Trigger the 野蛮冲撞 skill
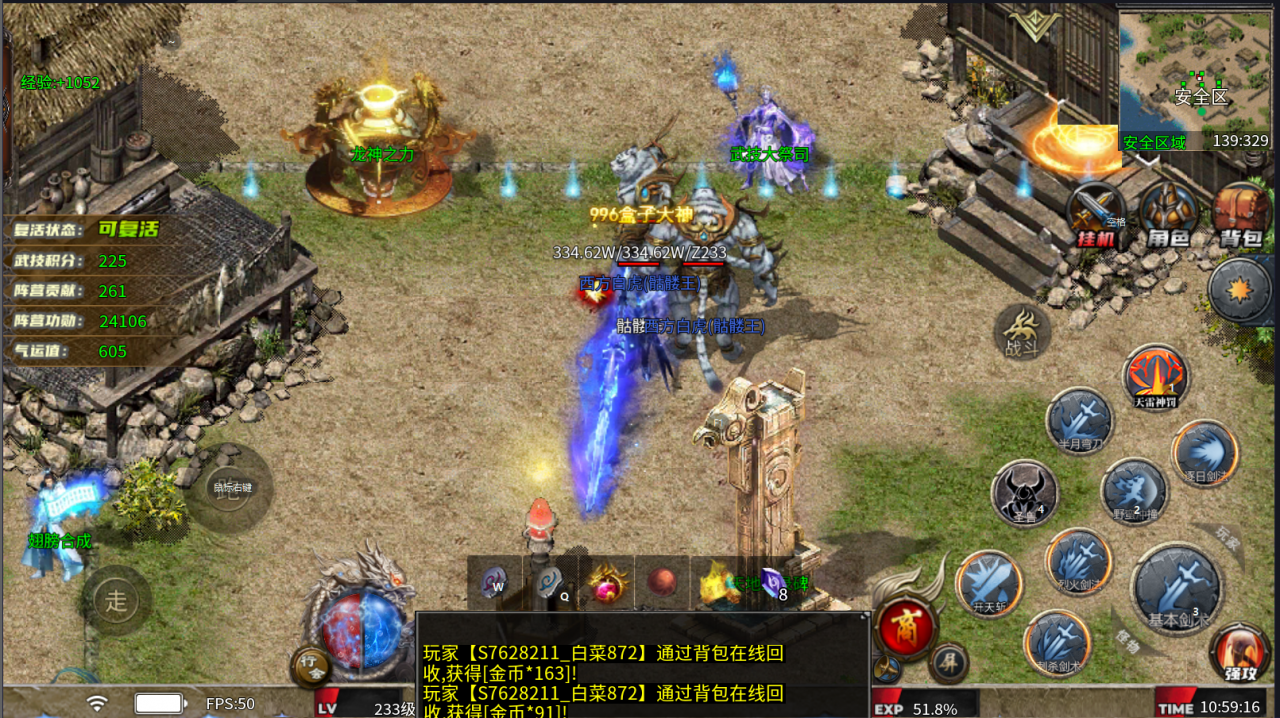This screenshot has height=718, width=1280. click(x=1134, y=491)
